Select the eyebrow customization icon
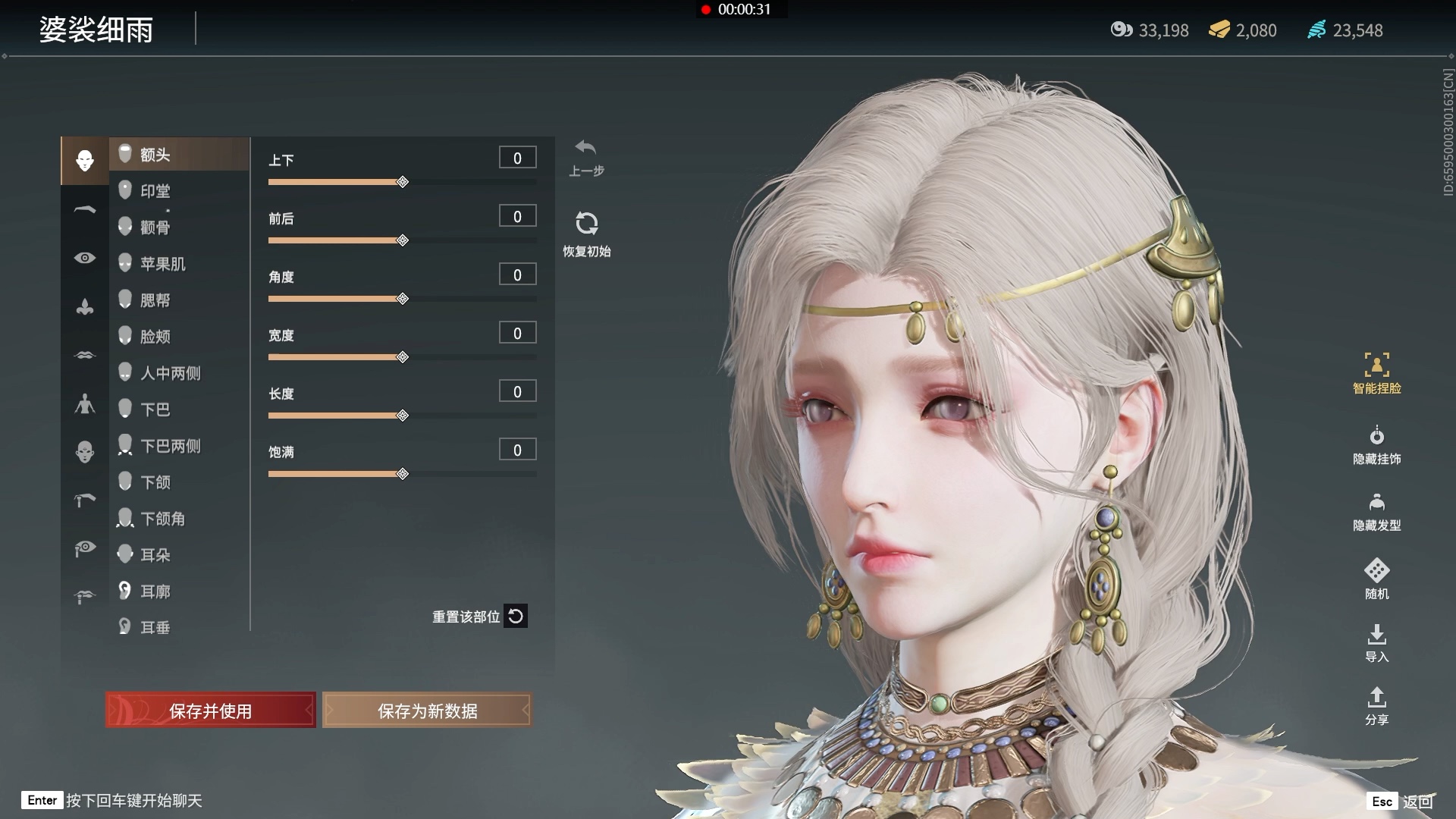Viewport: 1456px width, 819px height. pyautogui.click(x=84, y=209)
